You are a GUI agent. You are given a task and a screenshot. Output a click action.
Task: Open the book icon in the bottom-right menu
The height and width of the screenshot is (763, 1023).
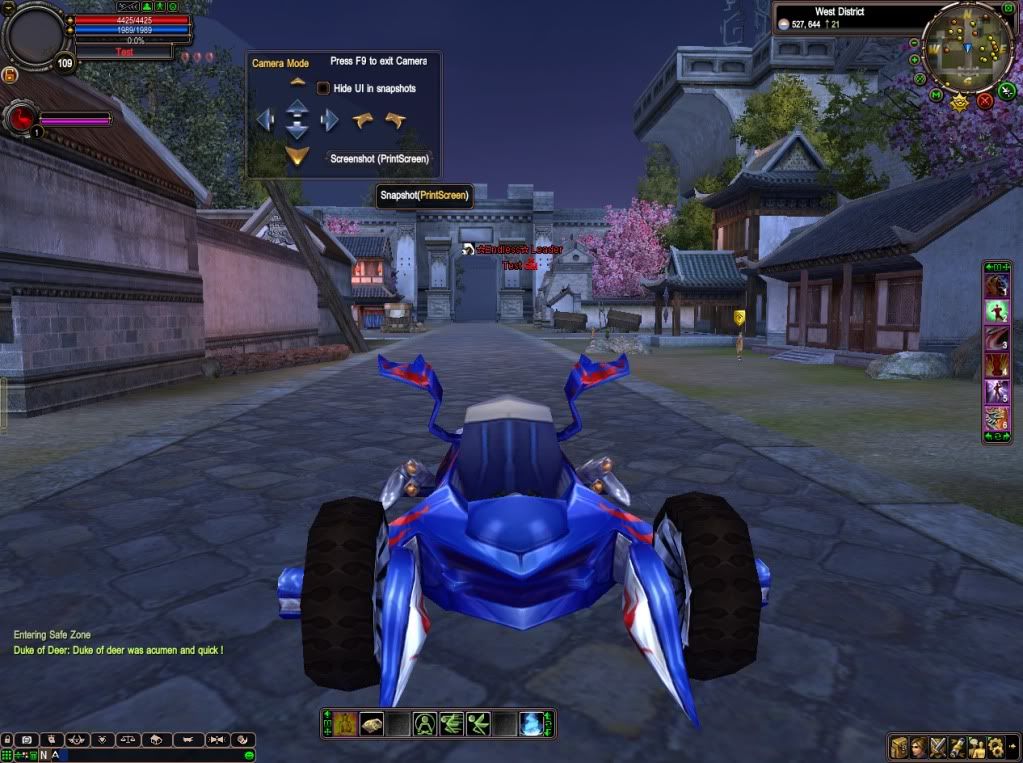900,746
